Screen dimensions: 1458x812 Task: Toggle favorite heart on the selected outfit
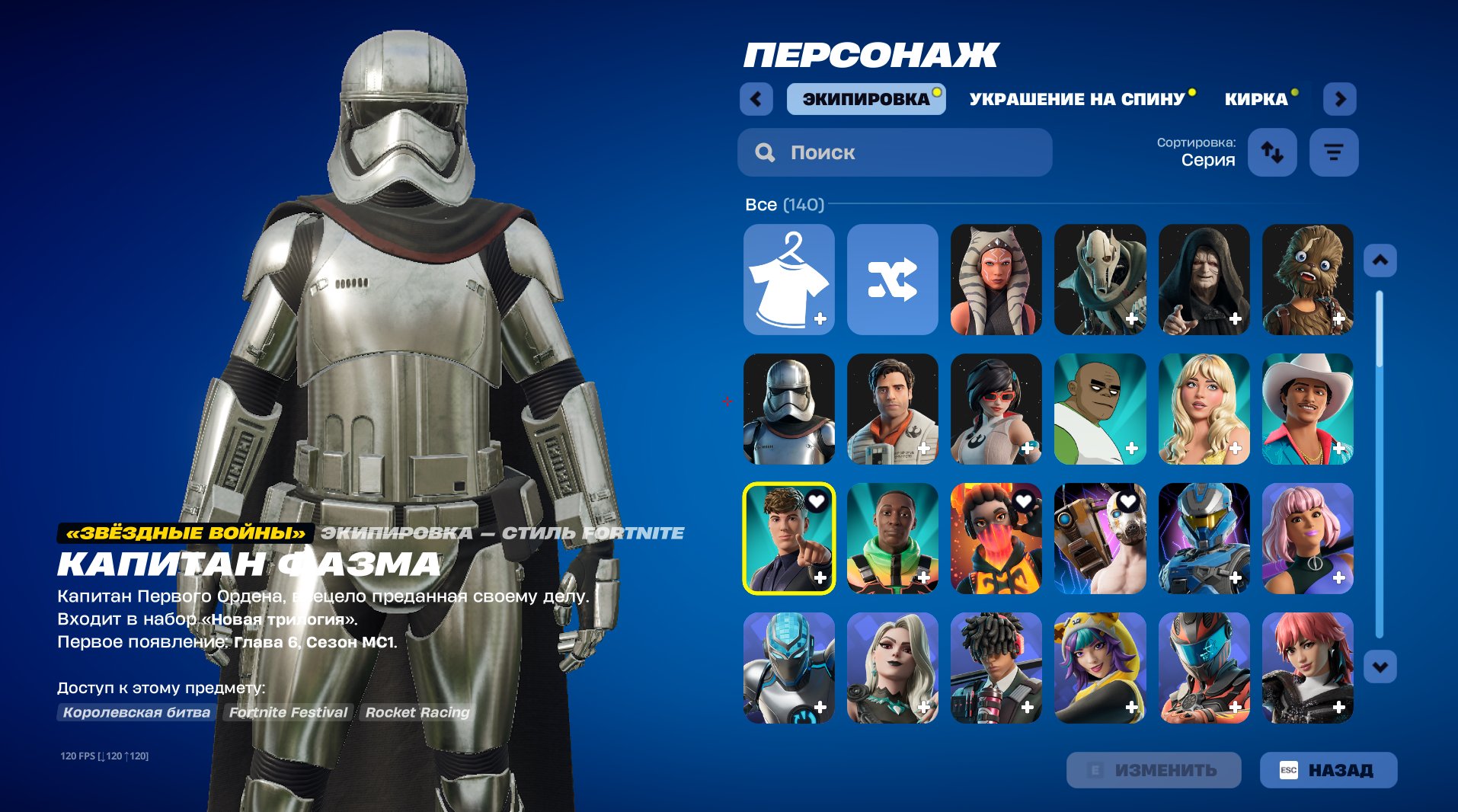pyautogui.click(x=817, y=500)
